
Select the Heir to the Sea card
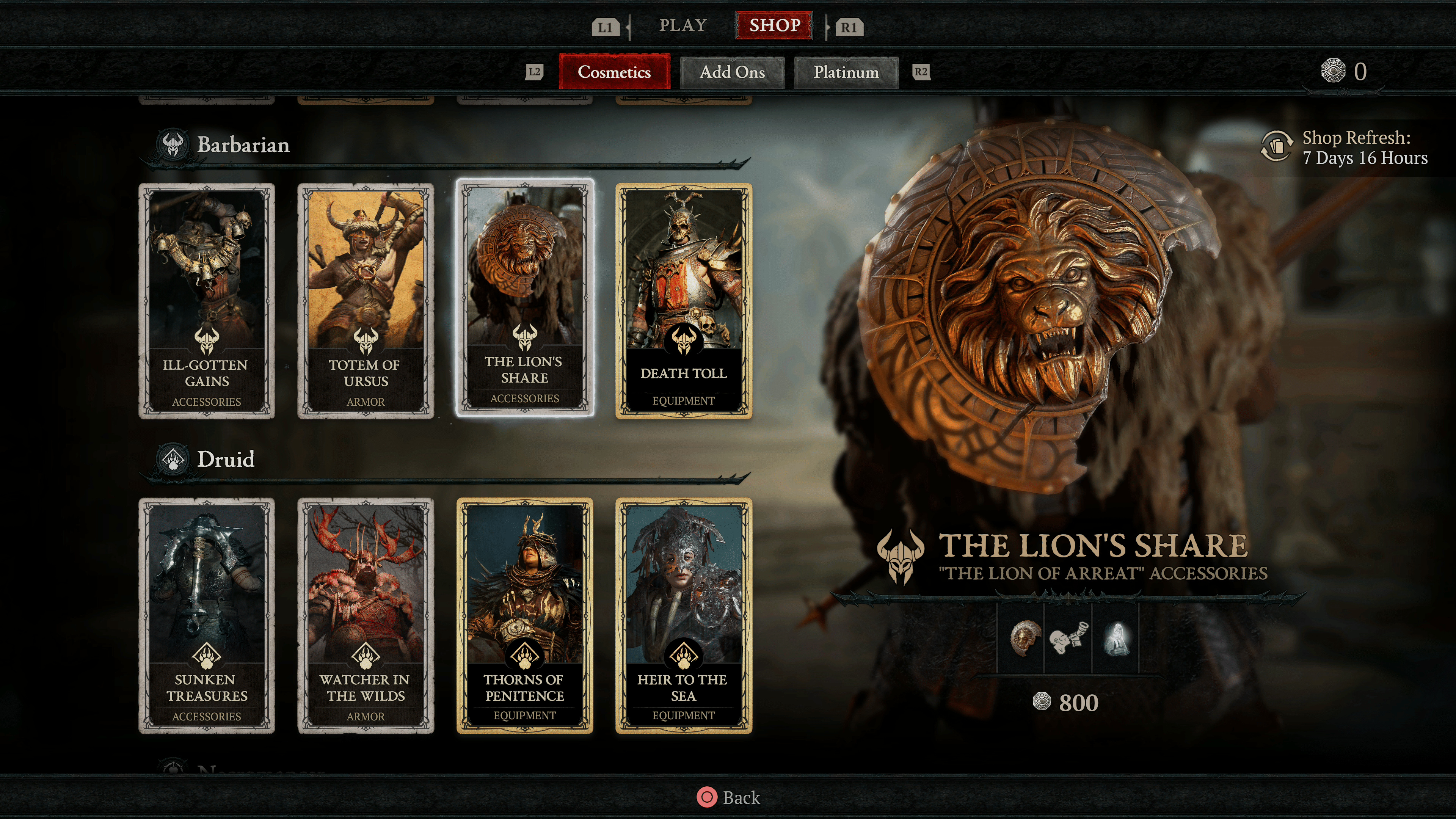click(683, 615)
